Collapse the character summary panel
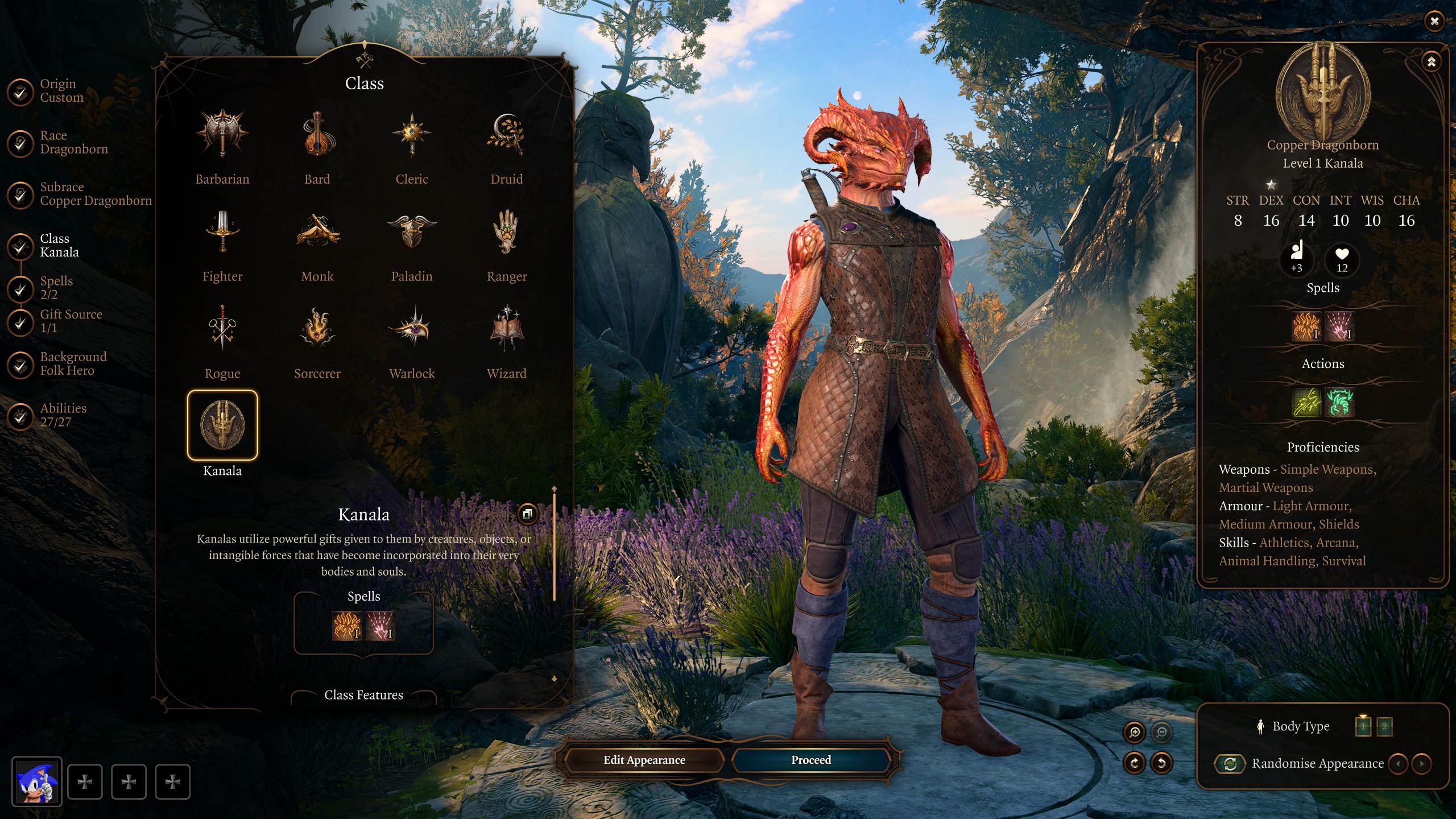1456x819 pixels. click(1431, 61)
